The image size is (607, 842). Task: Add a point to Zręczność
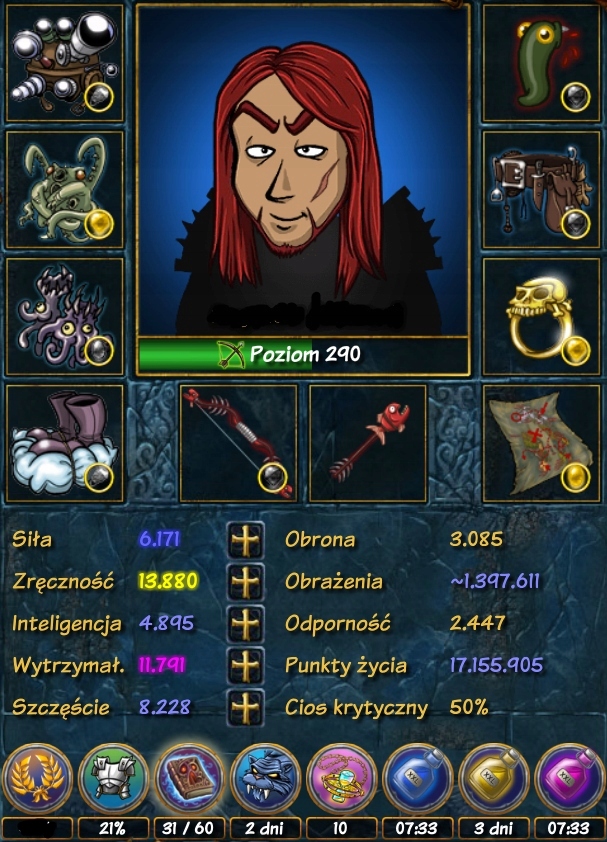point(245,581)
